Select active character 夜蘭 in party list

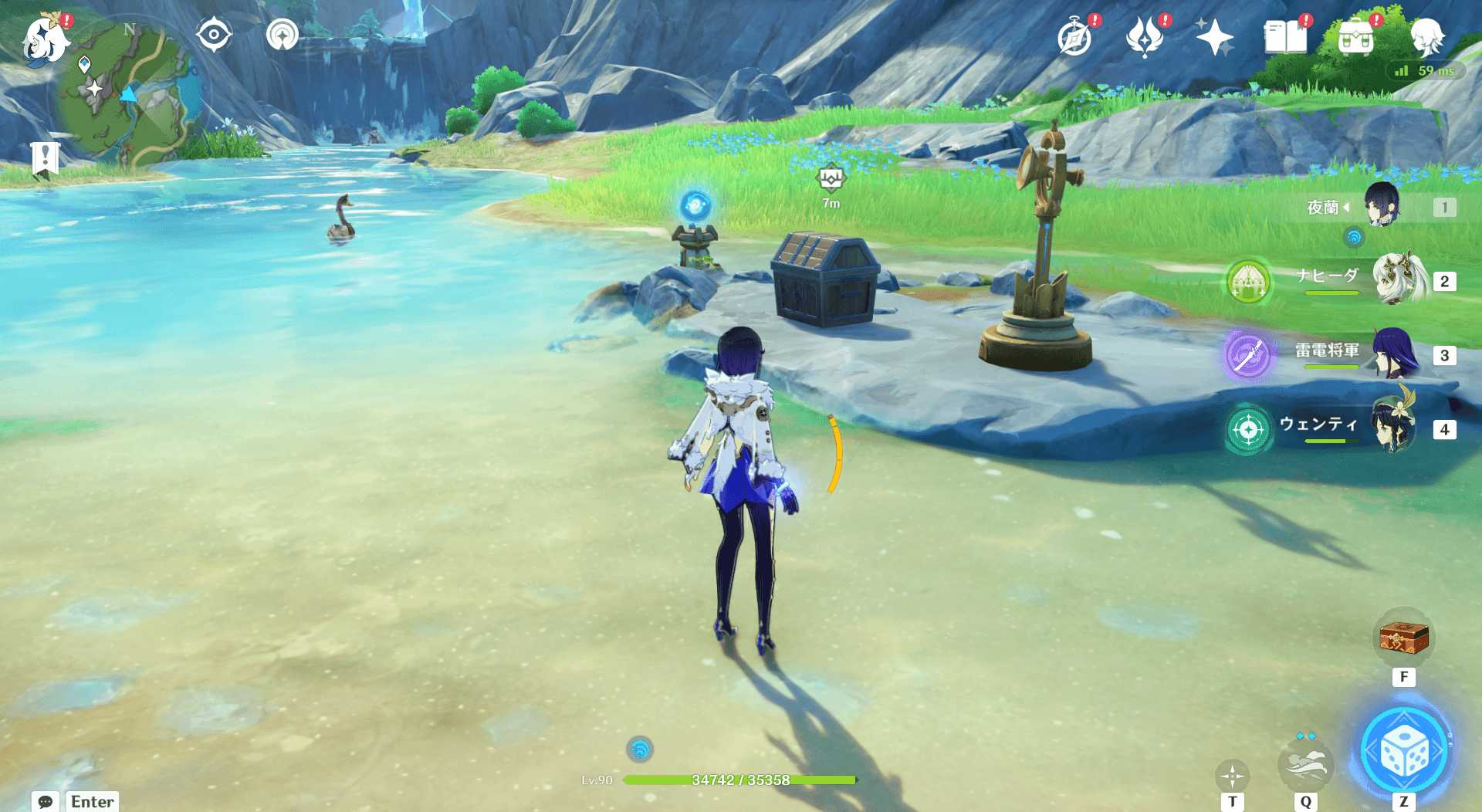click(1381, 205)
